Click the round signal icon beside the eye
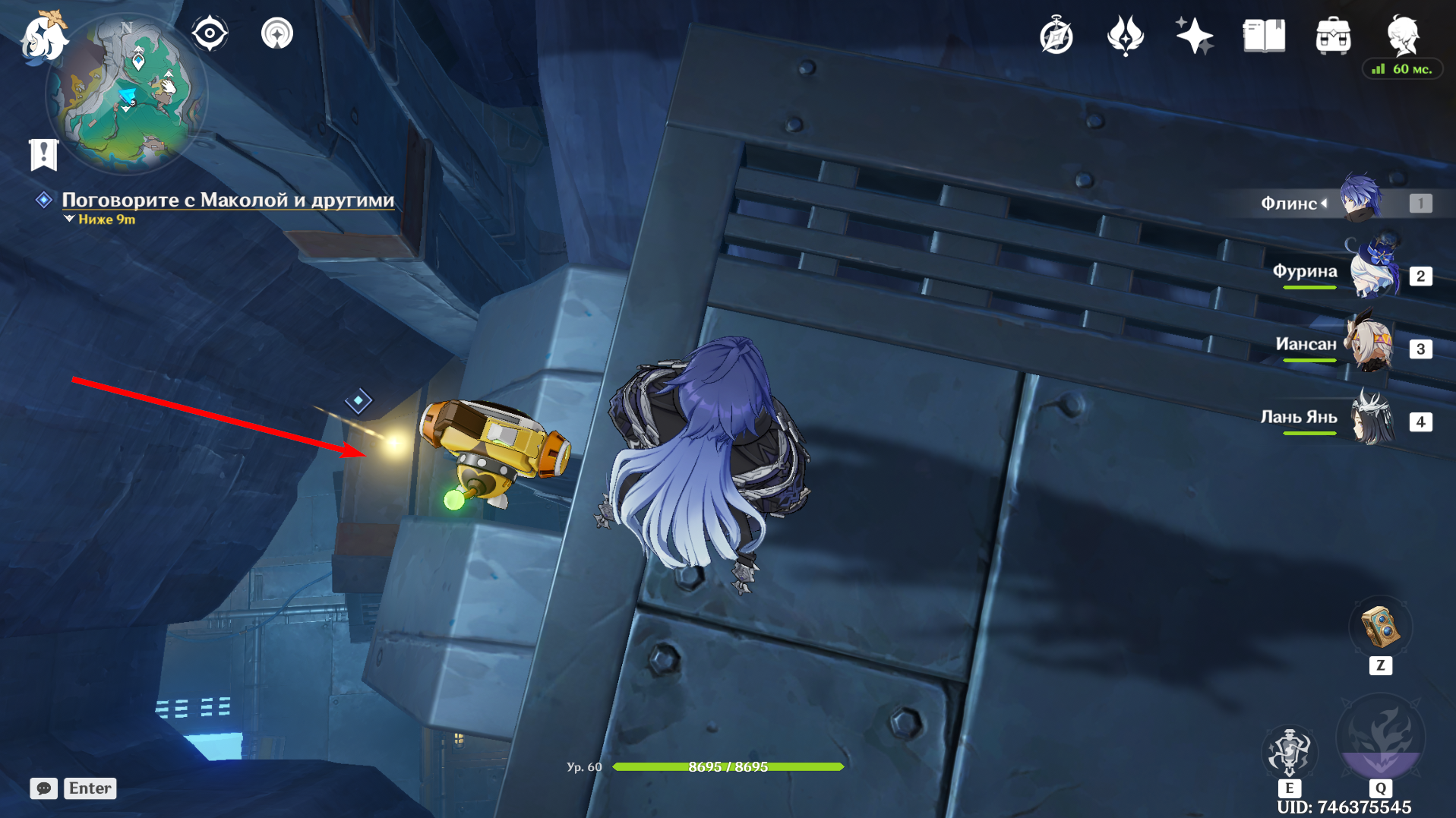This screenshot has height=818, width=1456. 277,34
